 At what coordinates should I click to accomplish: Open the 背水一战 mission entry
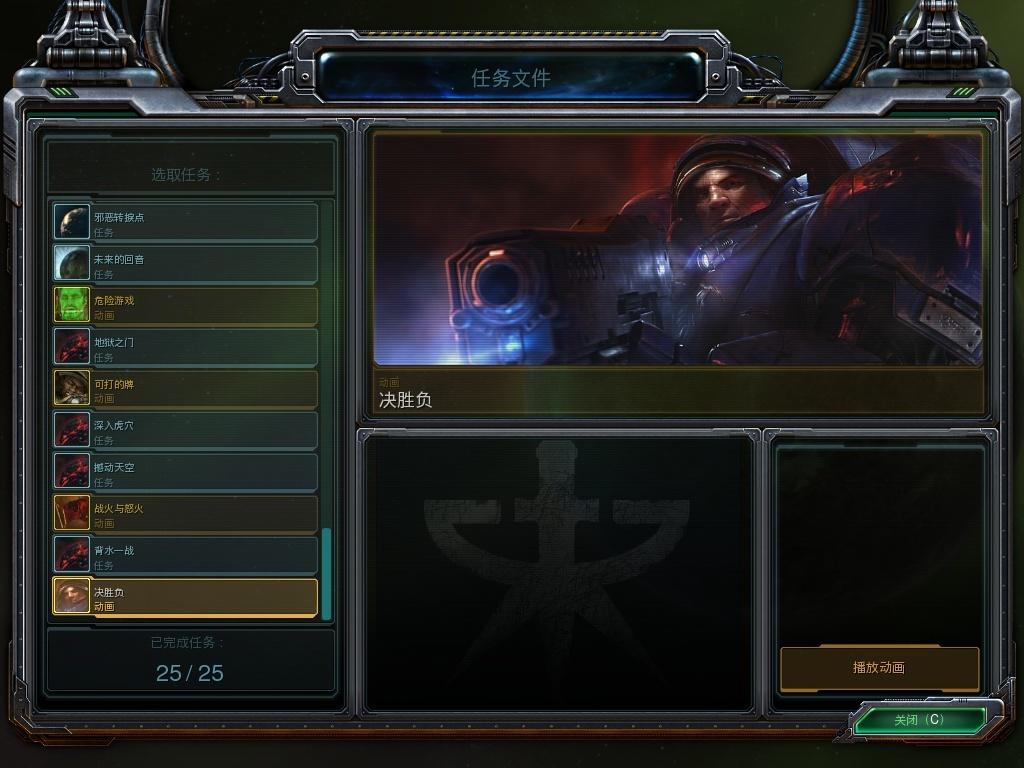(186, 556)
